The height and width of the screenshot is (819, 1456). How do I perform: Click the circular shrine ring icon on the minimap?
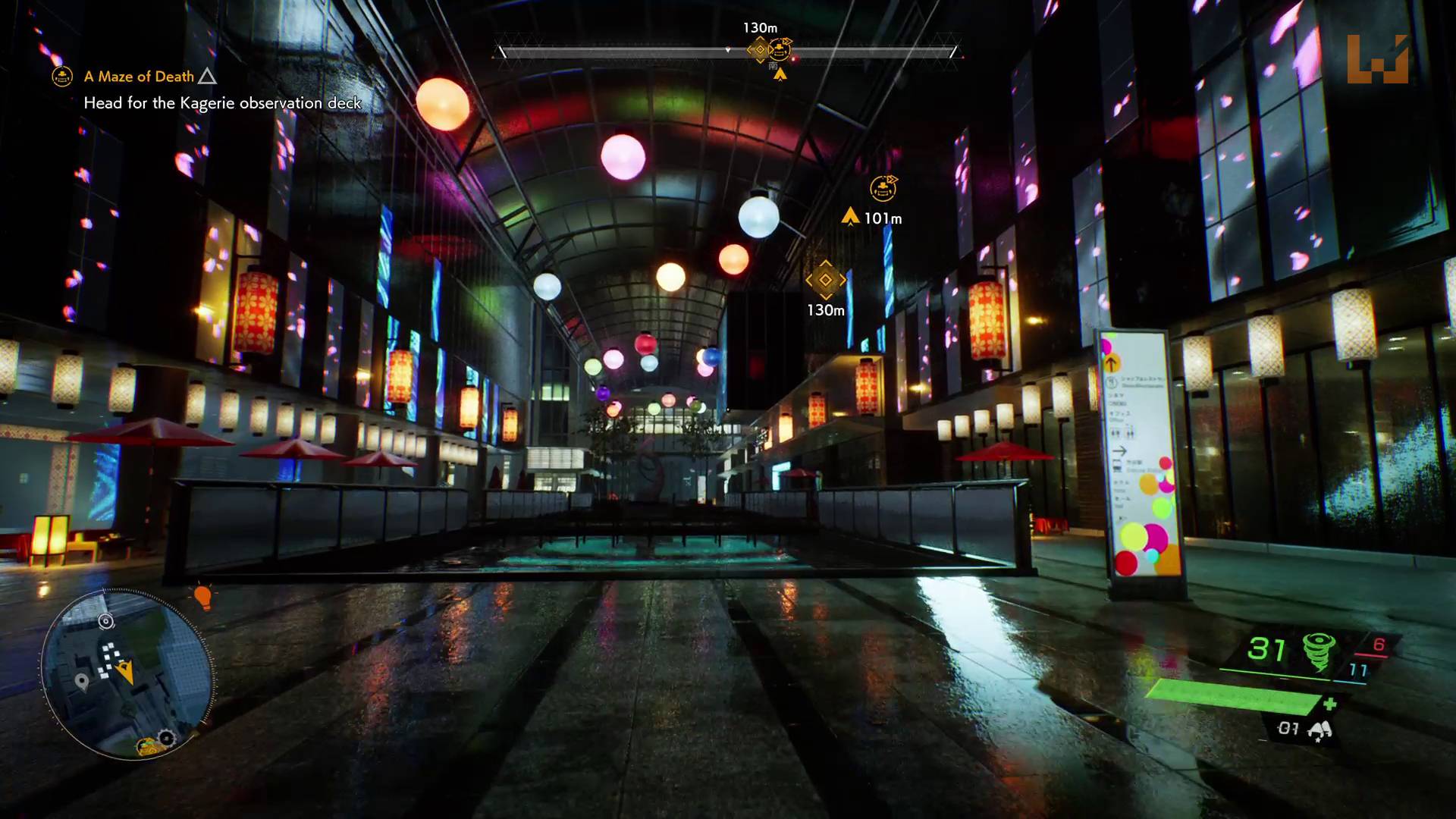click(x=105, y=621)
